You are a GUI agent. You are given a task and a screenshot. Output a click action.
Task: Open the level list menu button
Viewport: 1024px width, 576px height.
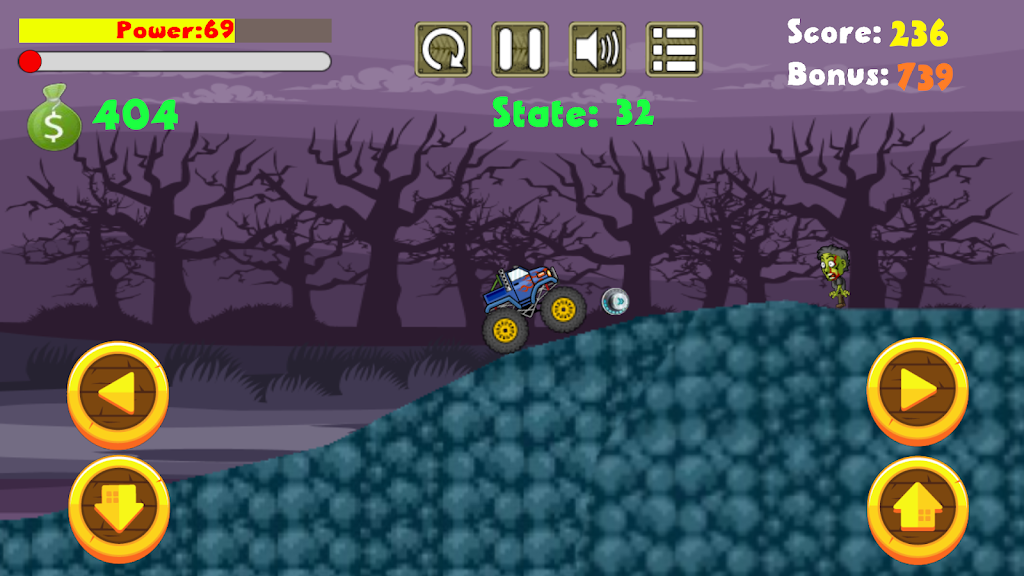pyautogui.click(x=674, y=50)
